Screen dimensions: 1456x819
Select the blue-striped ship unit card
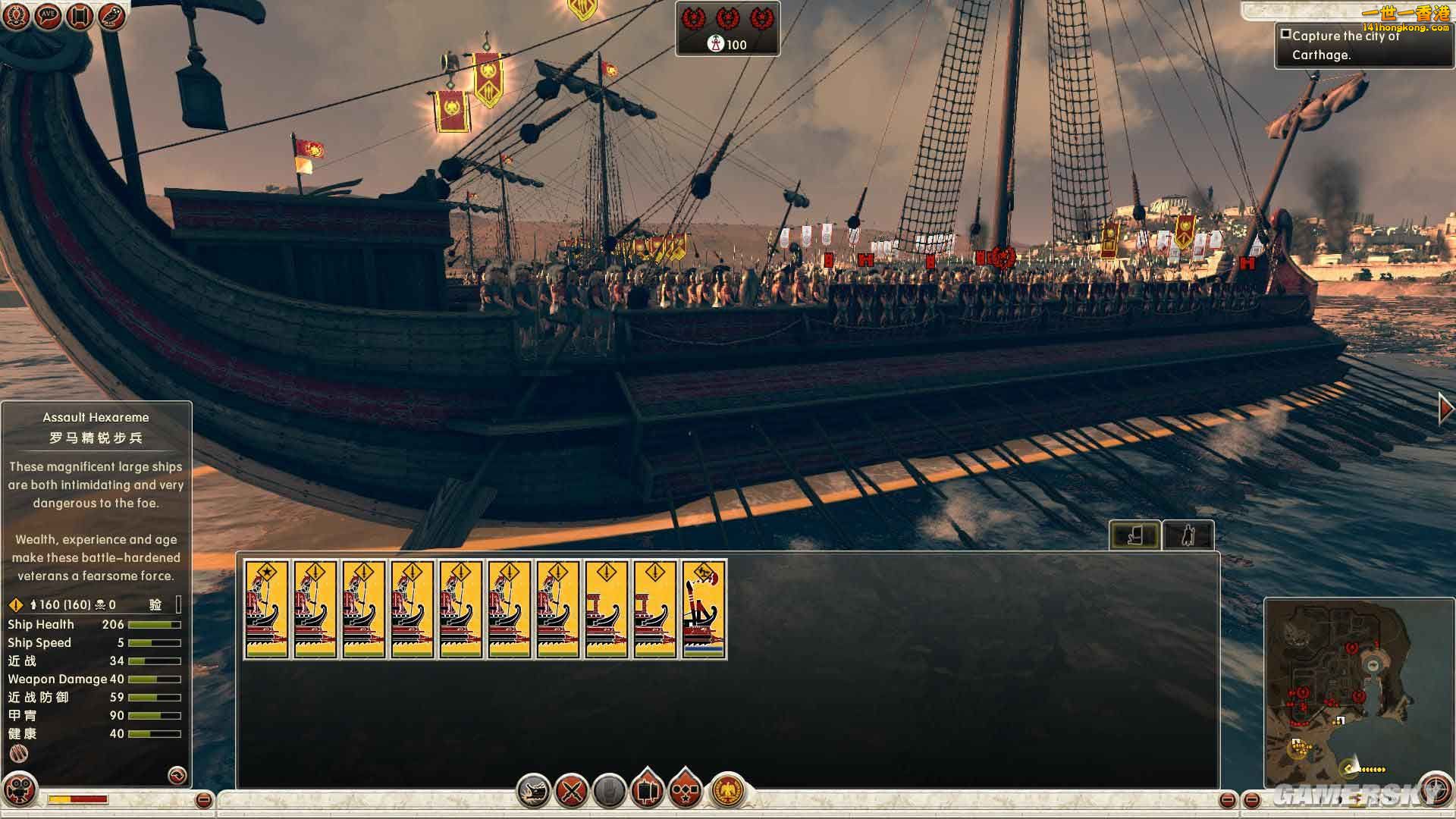[704, 609]
